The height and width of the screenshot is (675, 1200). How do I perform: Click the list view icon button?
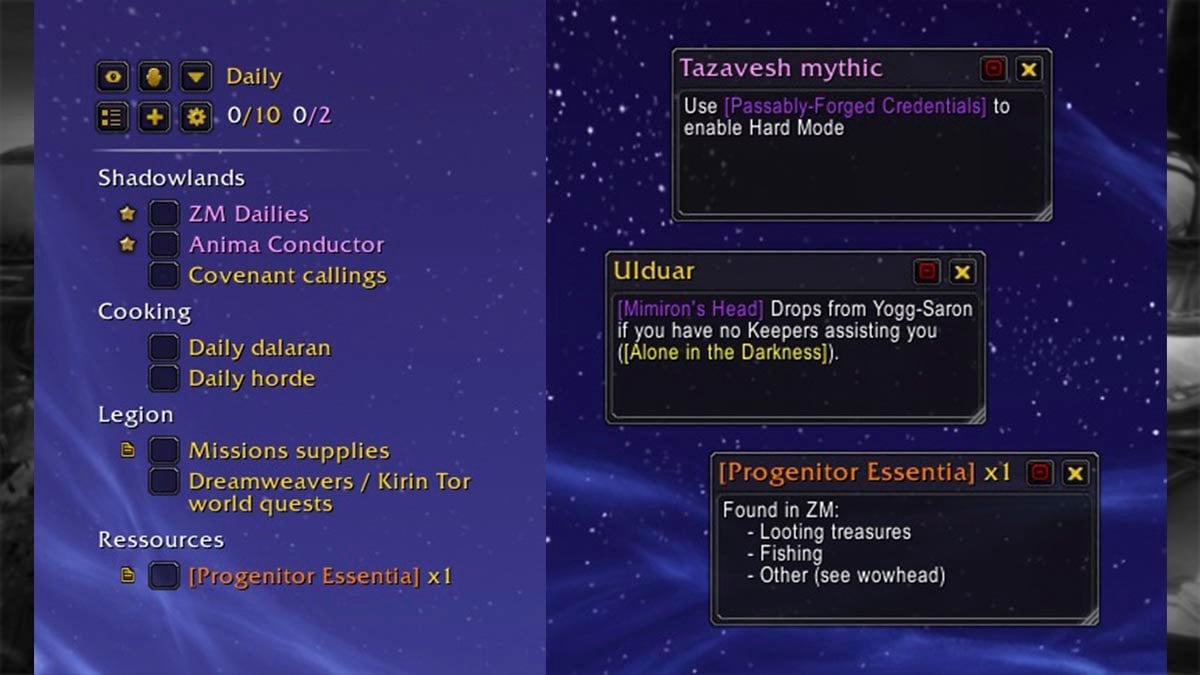click(113, 117)
